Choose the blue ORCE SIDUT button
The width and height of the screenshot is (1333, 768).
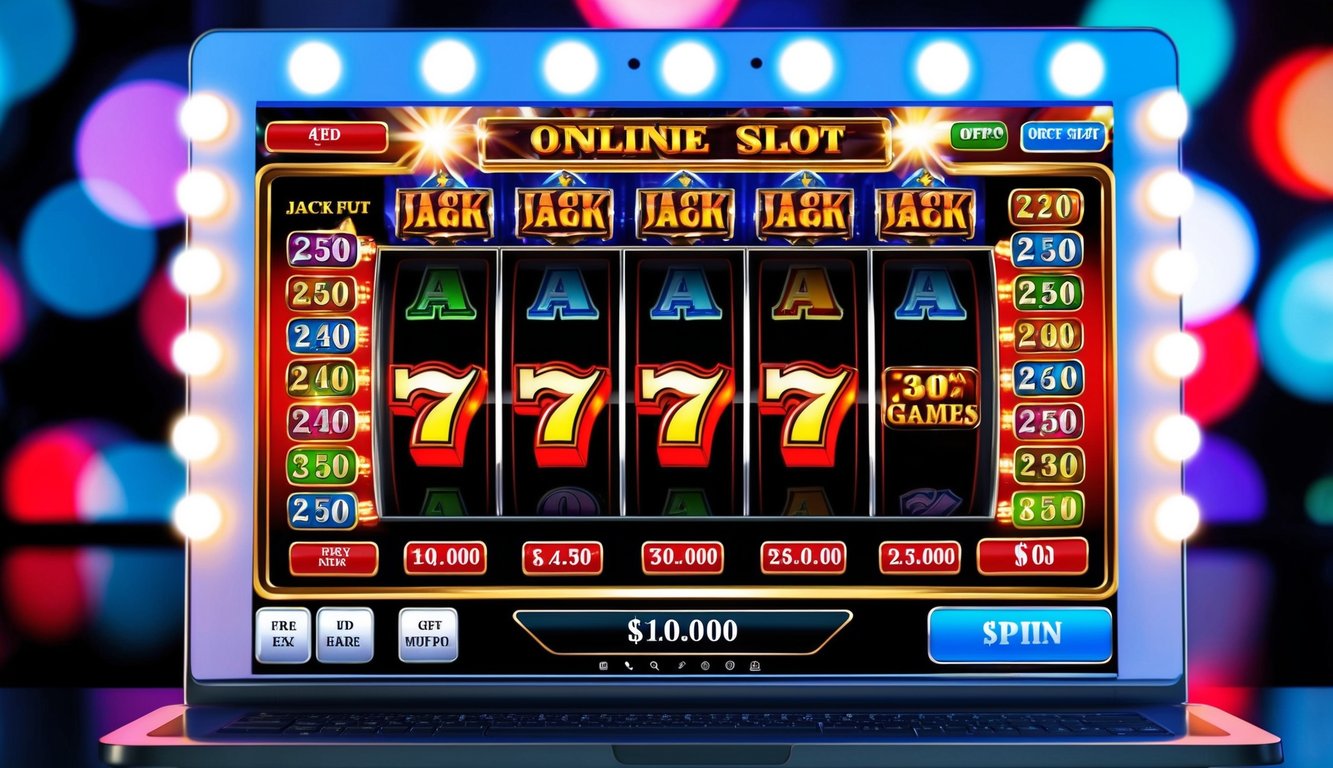pyautogui.click(x=1064, y=136)
